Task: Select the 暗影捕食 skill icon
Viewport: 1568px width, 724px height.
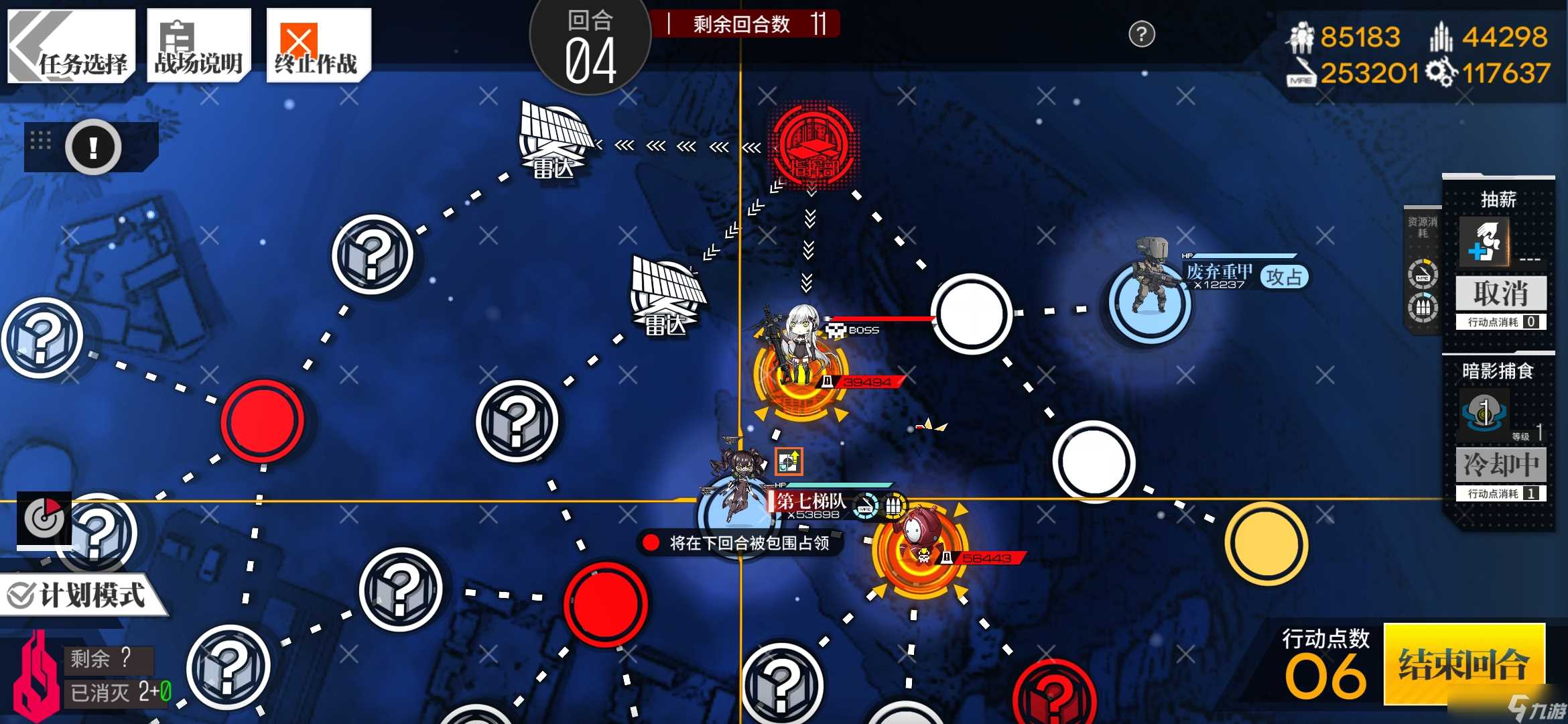Action: 1484,413
